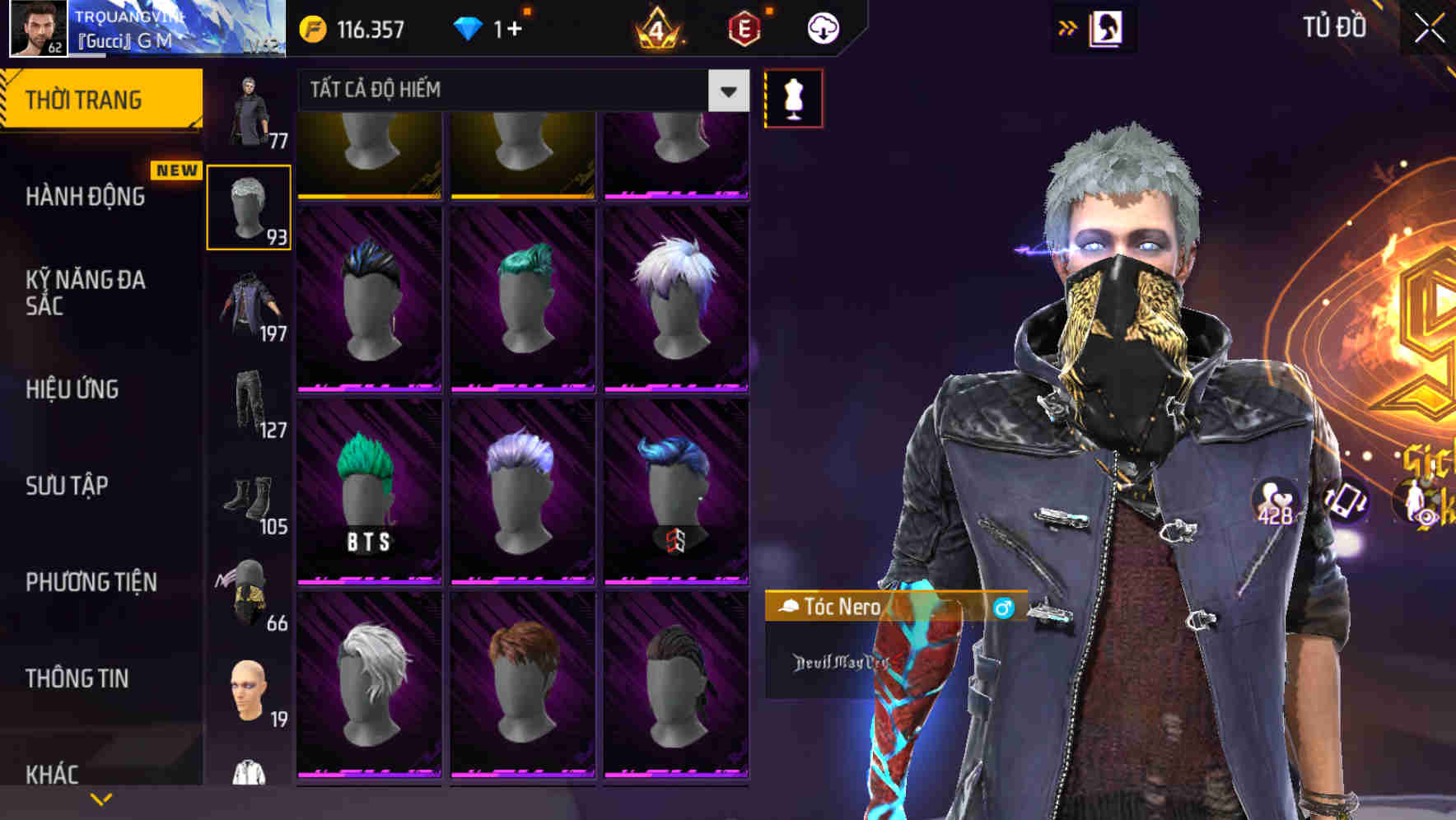Click the mannequin preview icon beside the filter
The width and height of the screenshot is (1456, 820).
[794, 97]
